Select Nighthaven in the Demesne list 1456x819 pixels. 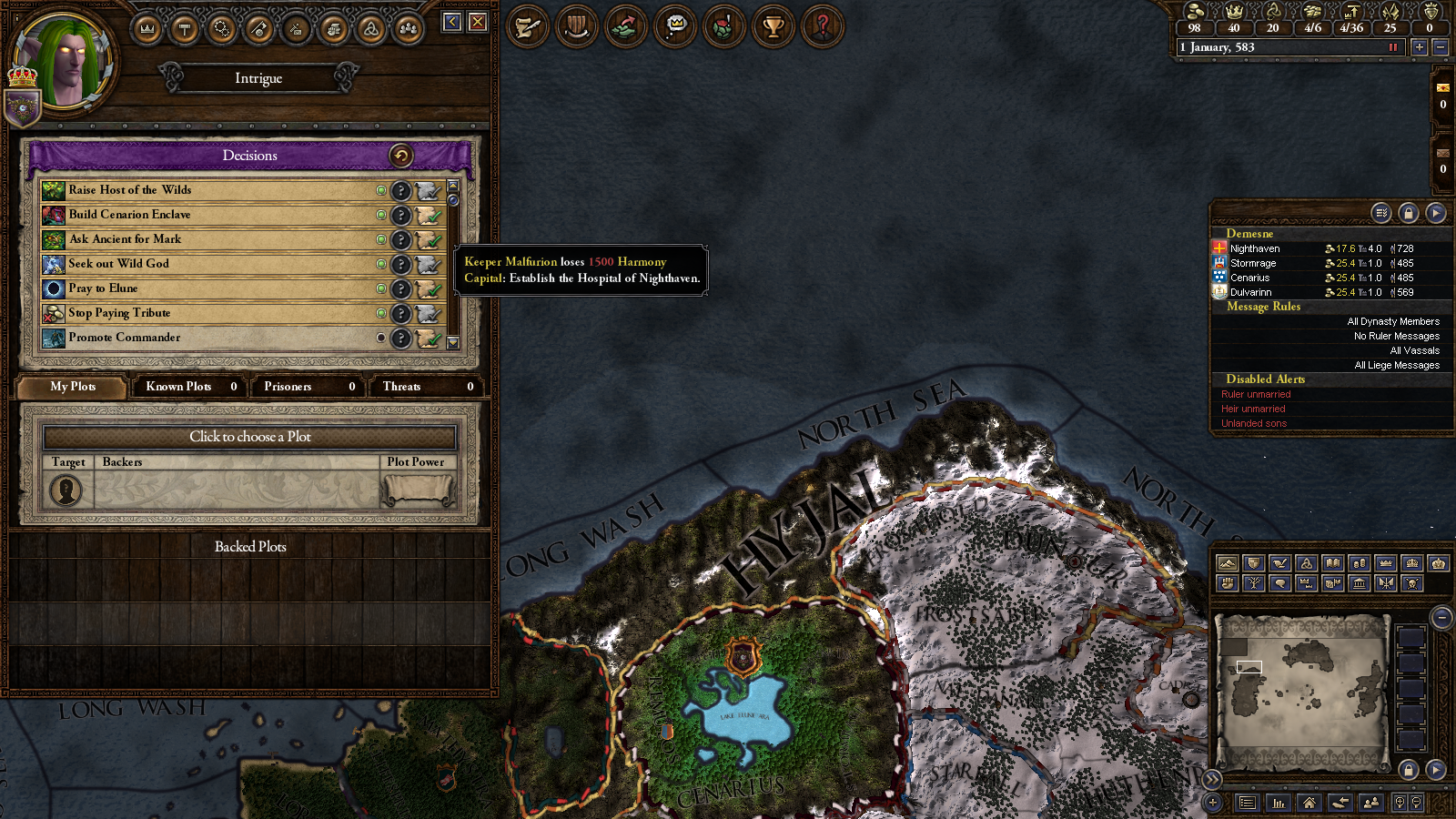1255,248
